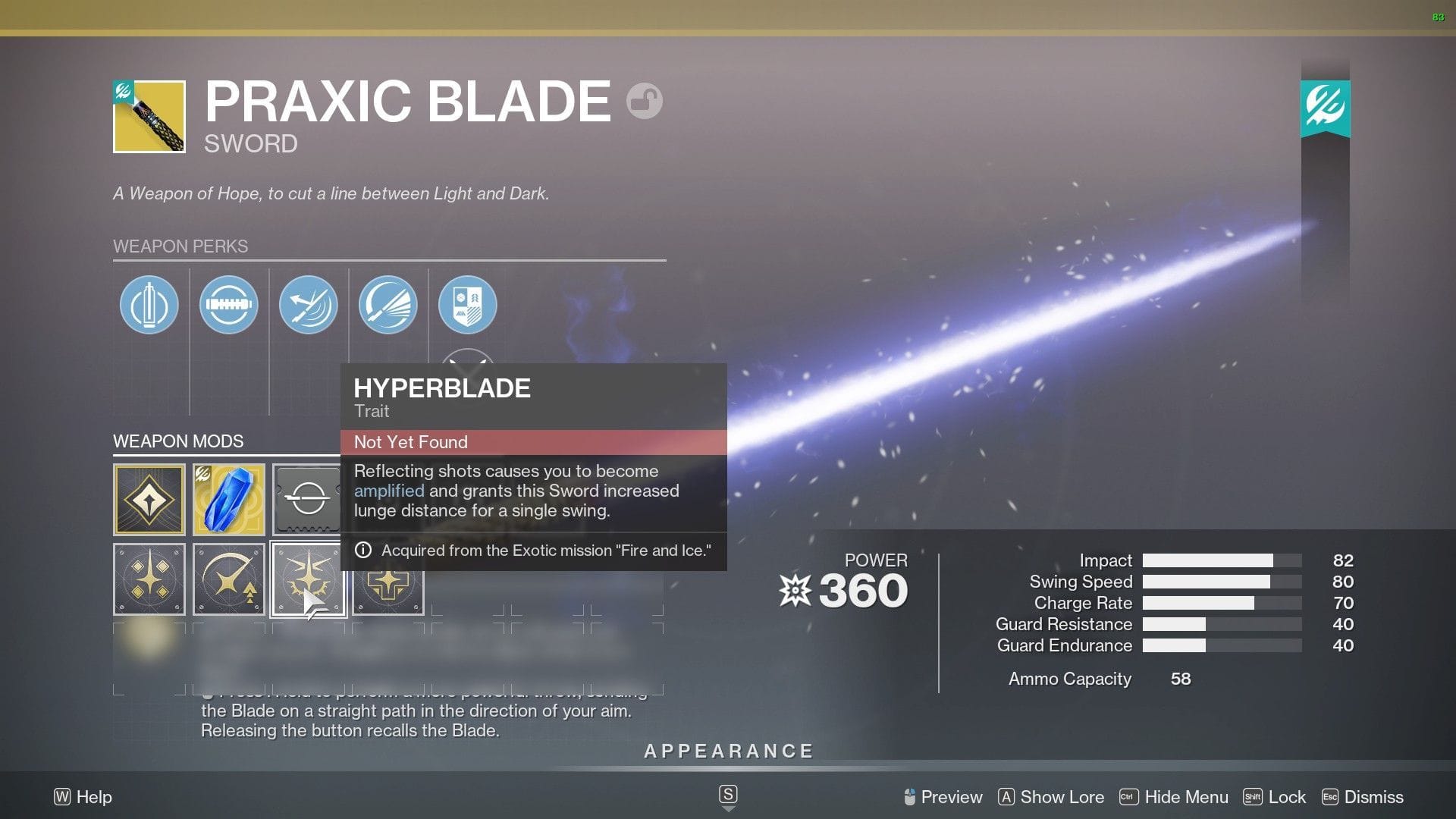The width and height of the screenshot is (1456, 819).
Task: Inspect the circular blade perk icon
Action: click(229, 304)
